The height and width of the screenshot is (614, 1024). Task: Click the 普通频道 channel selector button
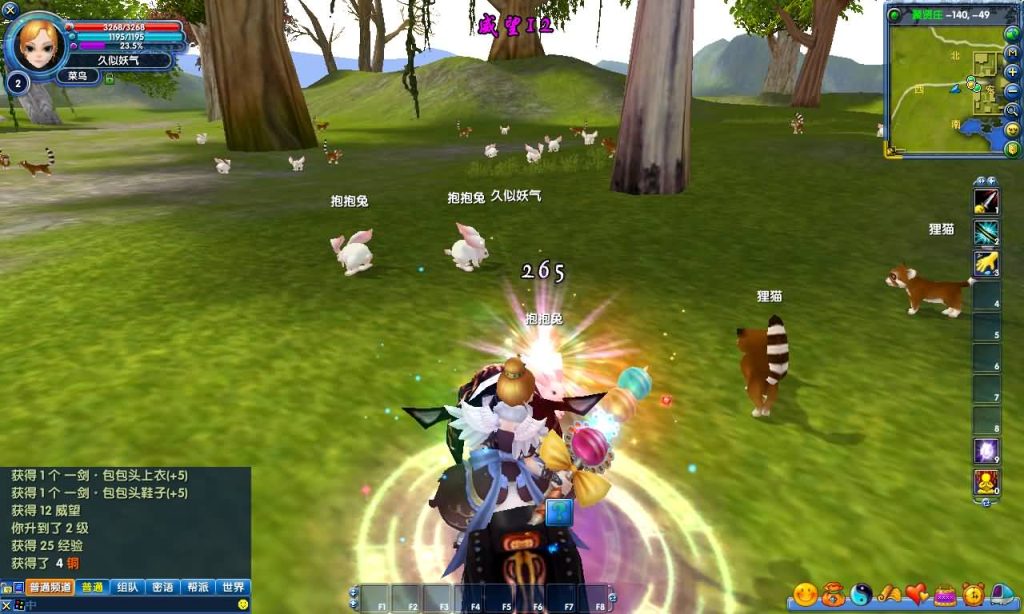[x=50, y=587]
